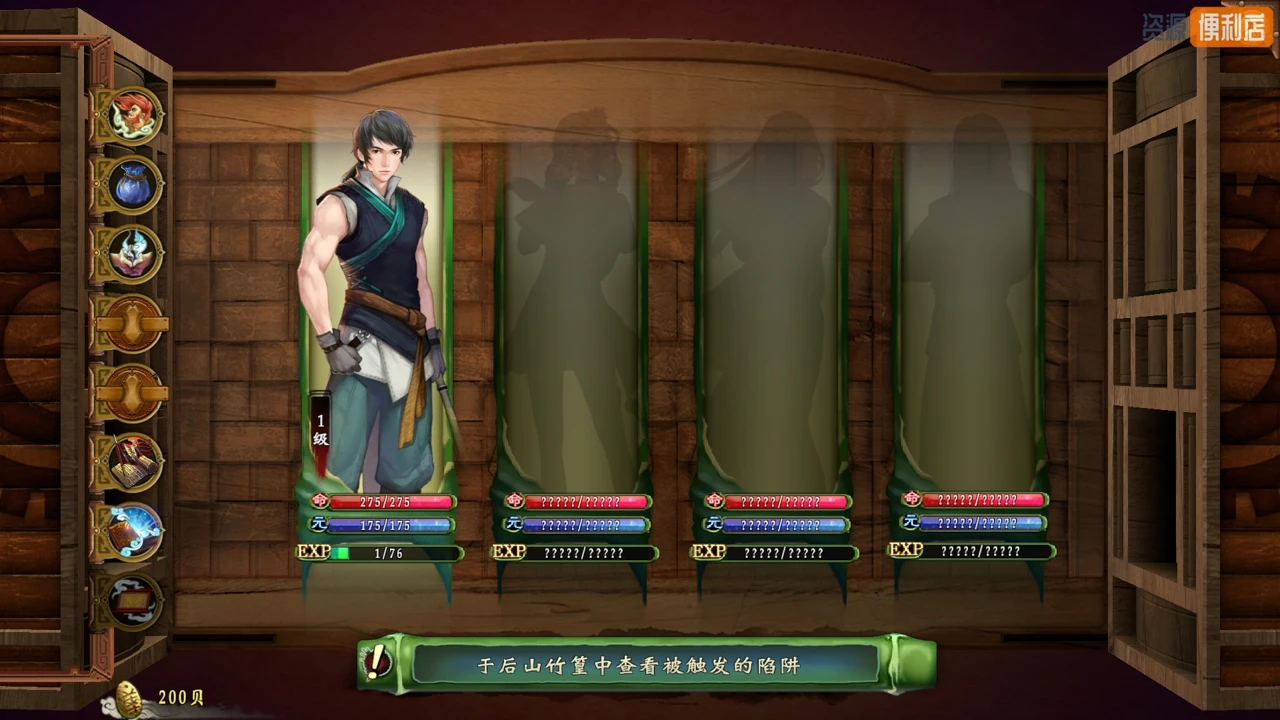This screenshot has width=1280, height=720.
Task: Click the orange 便利店 logo overlay
Action: [x=1230, y=27]
